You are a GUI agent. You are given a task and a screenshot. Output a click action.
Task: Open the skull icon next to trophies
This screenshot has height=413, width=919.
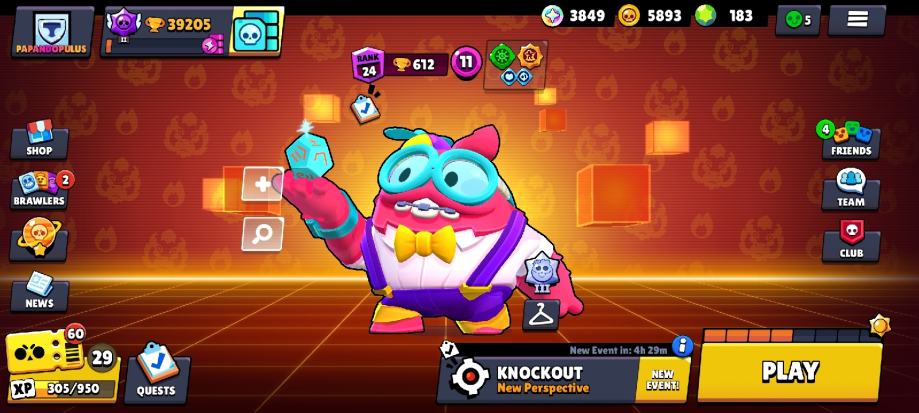point(255,32)
